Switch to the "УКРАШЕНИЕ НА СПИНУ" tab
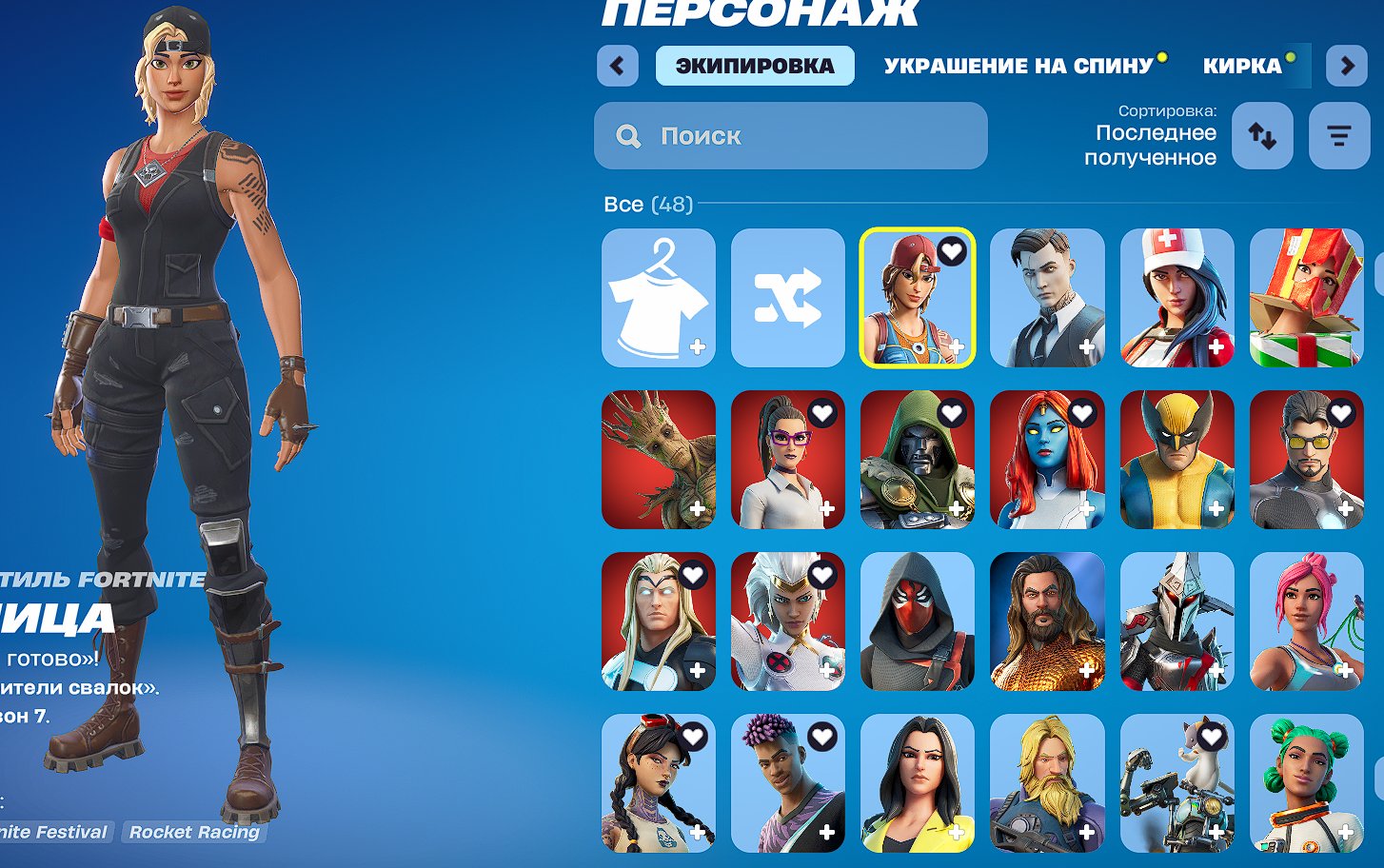The image size is (1384, 868). 1018,66
